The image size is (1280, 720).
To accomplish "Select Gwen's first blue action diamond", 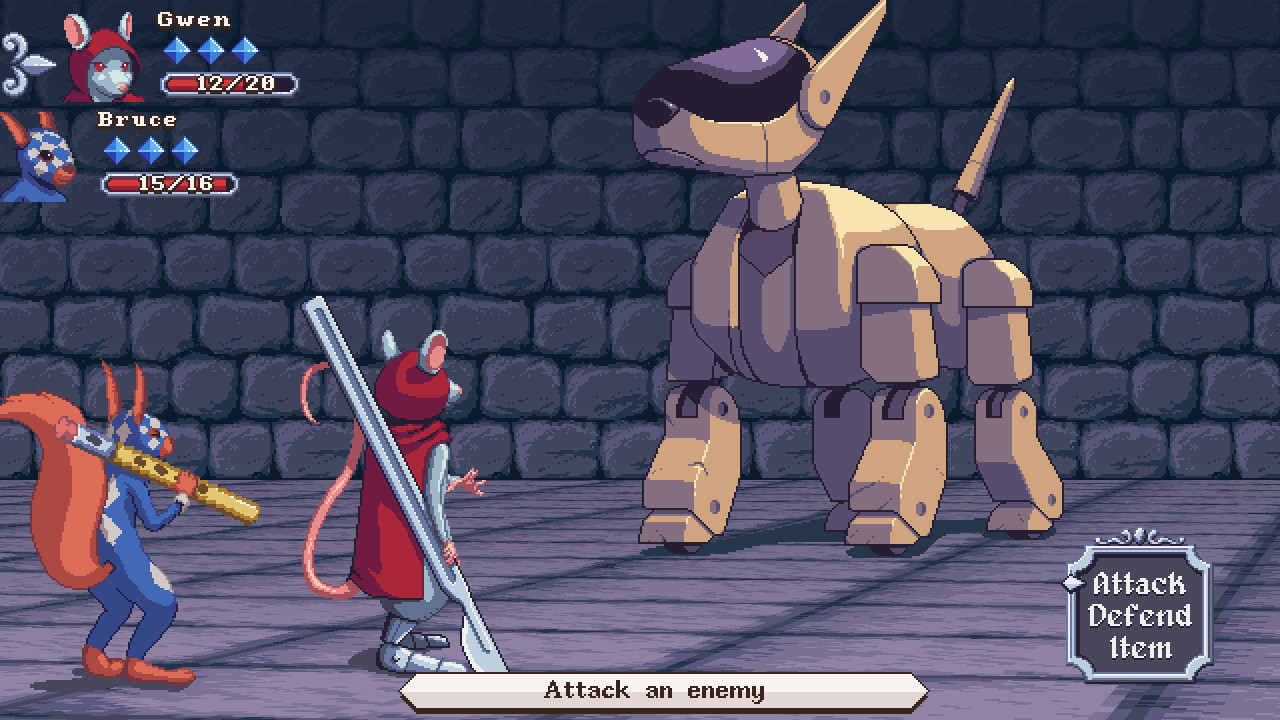I will [x=178, y=49].
